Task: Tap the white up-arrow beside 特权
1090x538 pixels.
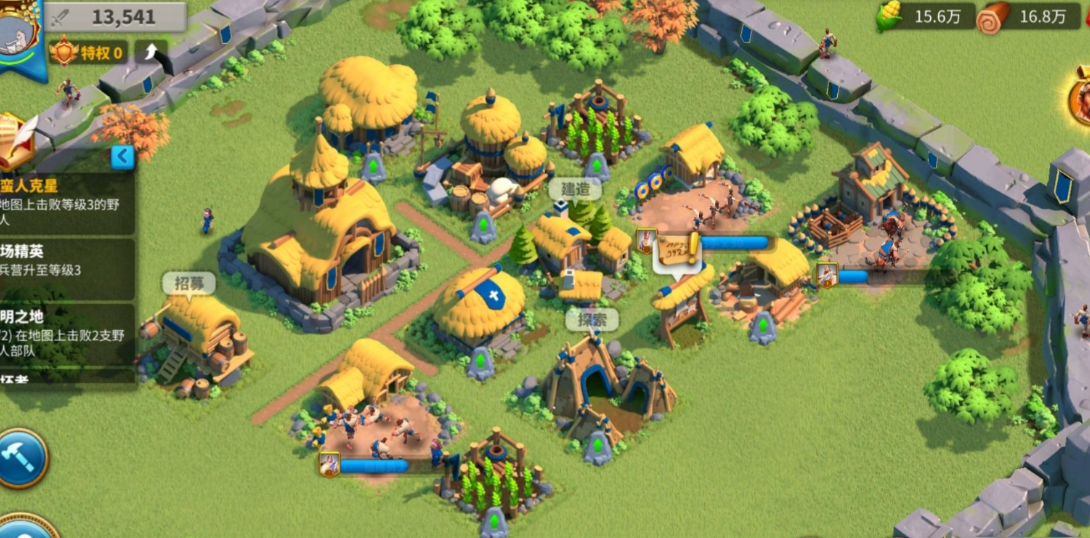Action: point(151,51)
